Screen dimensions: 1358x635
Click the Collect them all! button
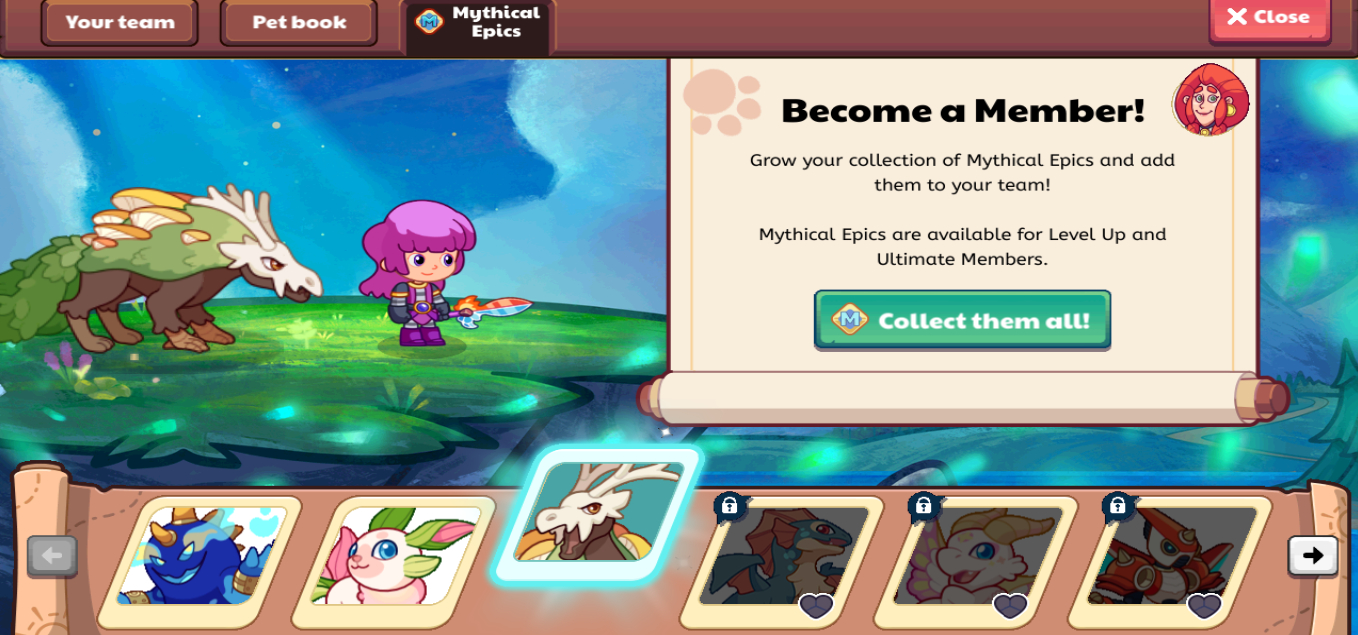(962, 320)
